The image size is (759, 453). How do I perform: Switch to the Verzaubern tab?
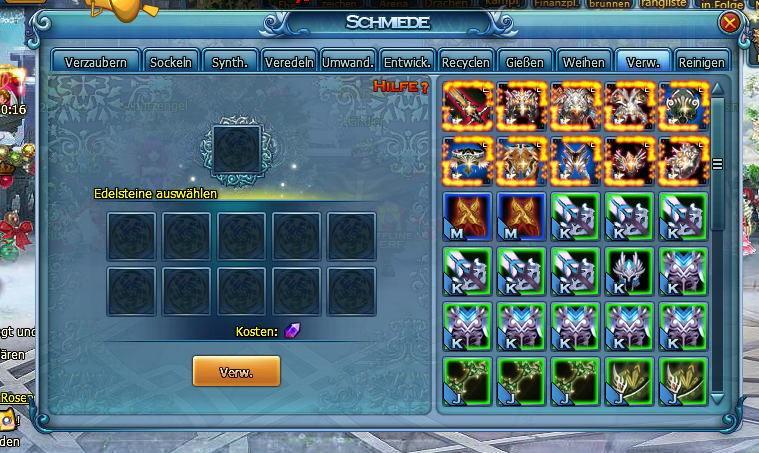click(x=95, y=62)
